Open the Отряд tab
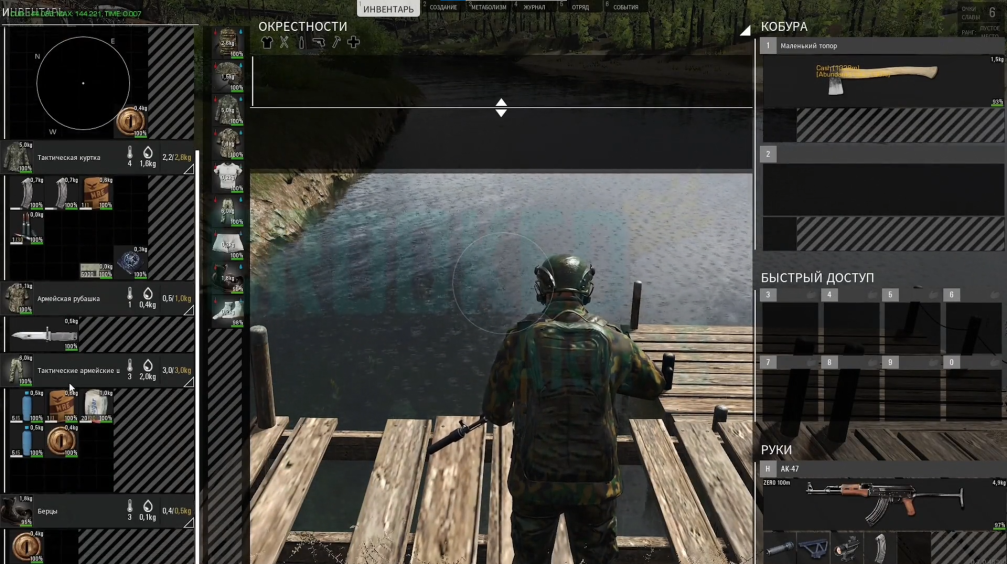Screen dimensions: 1007x564 click(x=580, y=7)
